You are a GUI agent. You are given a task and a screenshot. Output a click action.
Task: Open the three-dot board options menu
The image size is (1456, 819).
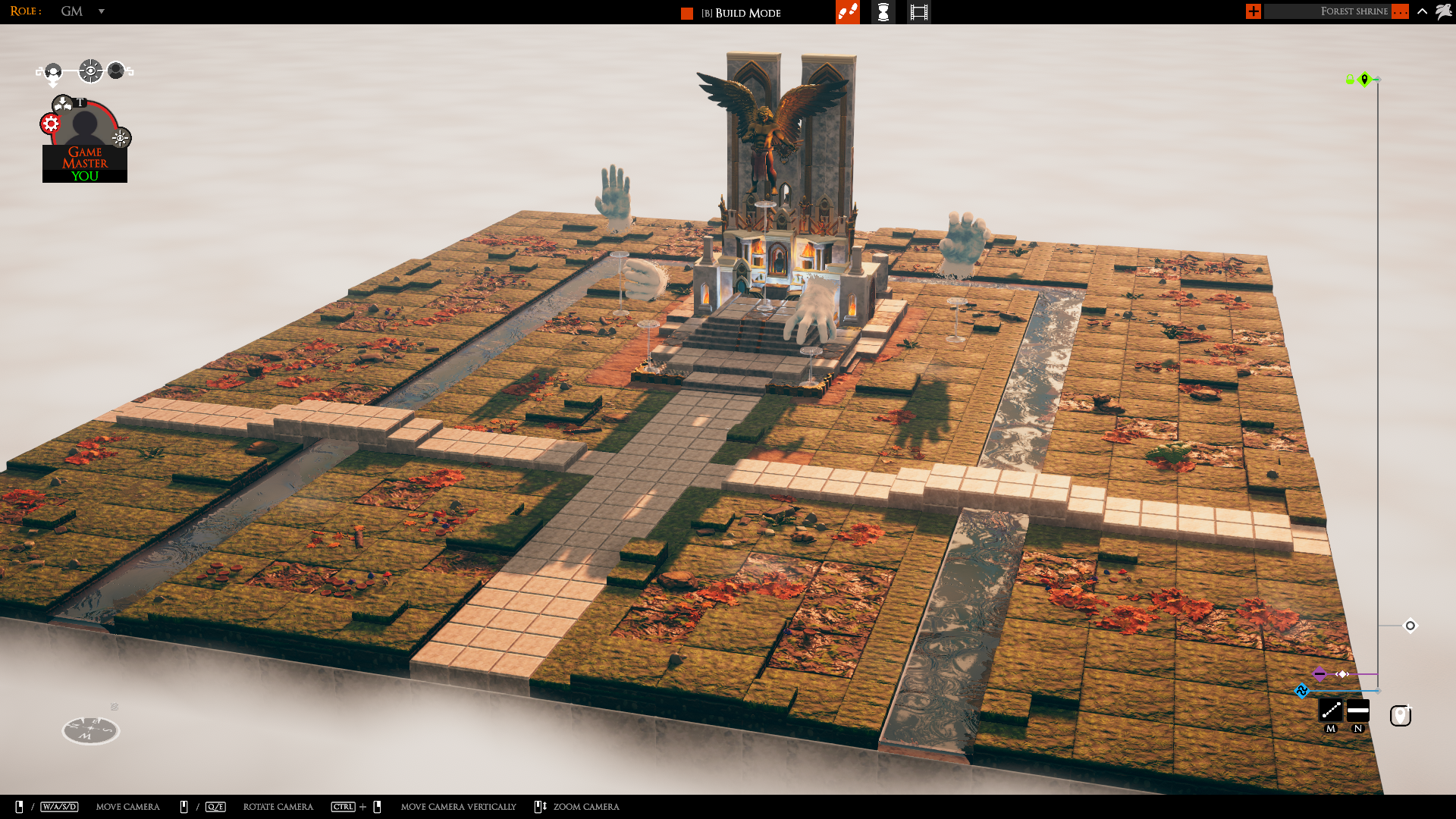[x=1400, y=11]
